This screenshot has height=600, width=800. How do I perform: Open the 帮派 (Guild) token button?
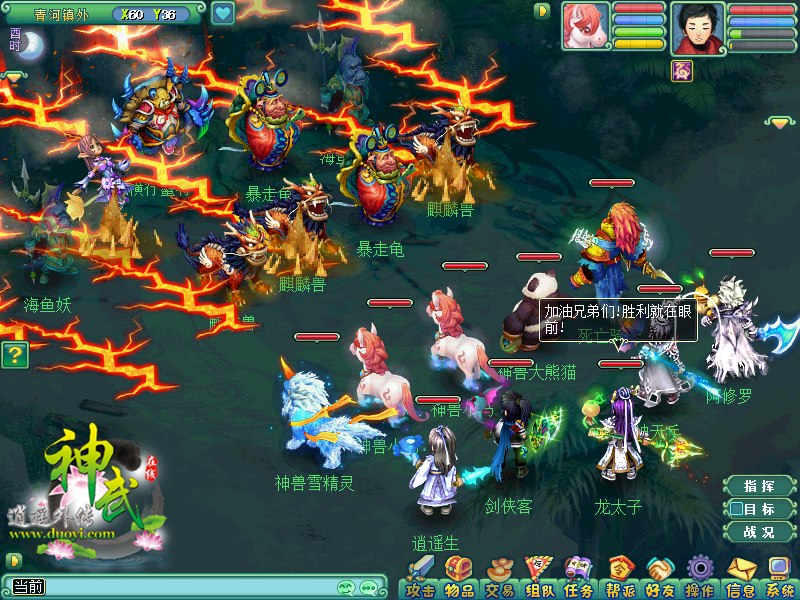coord(620,578)
